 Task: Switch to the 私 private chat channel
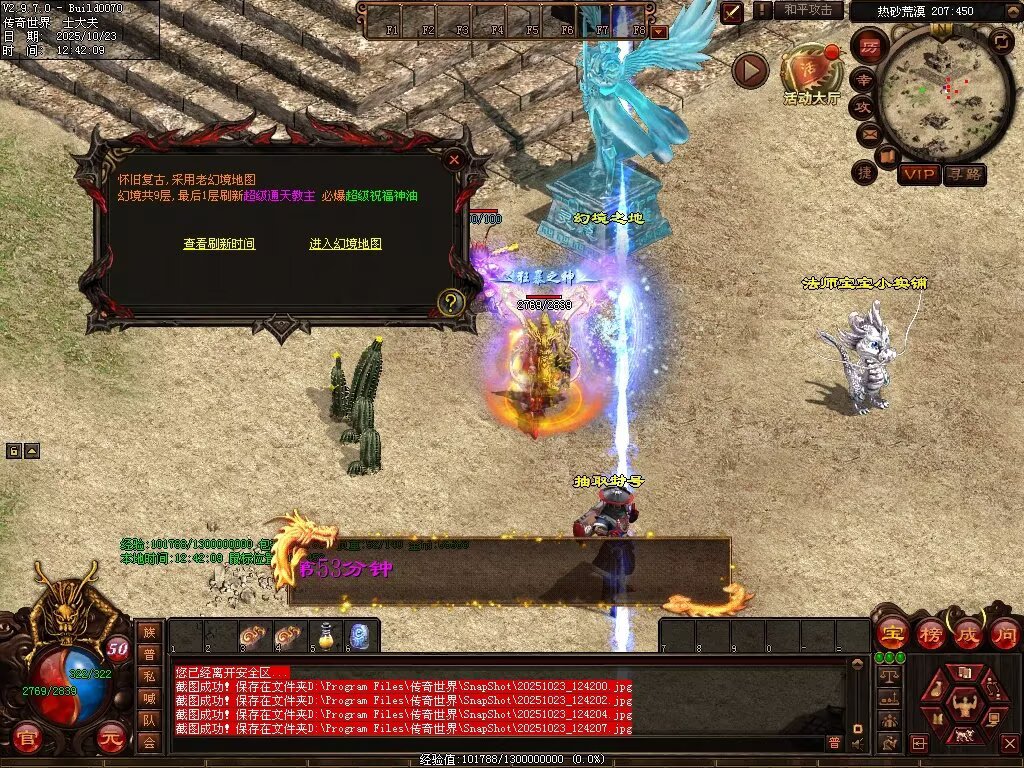point(148,675)
